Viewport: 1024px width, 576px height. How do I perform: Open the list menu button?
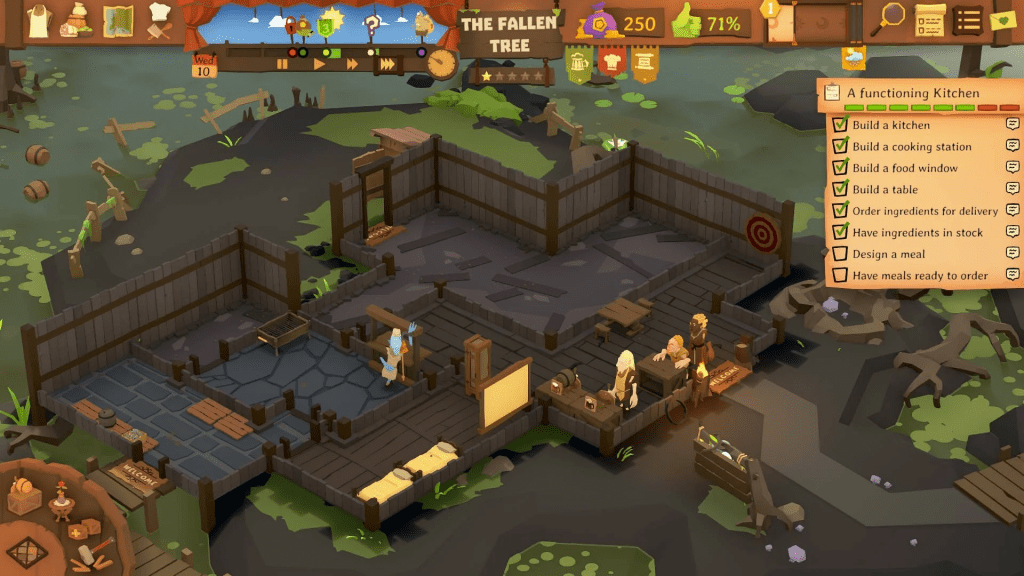[x=967, y=18]
